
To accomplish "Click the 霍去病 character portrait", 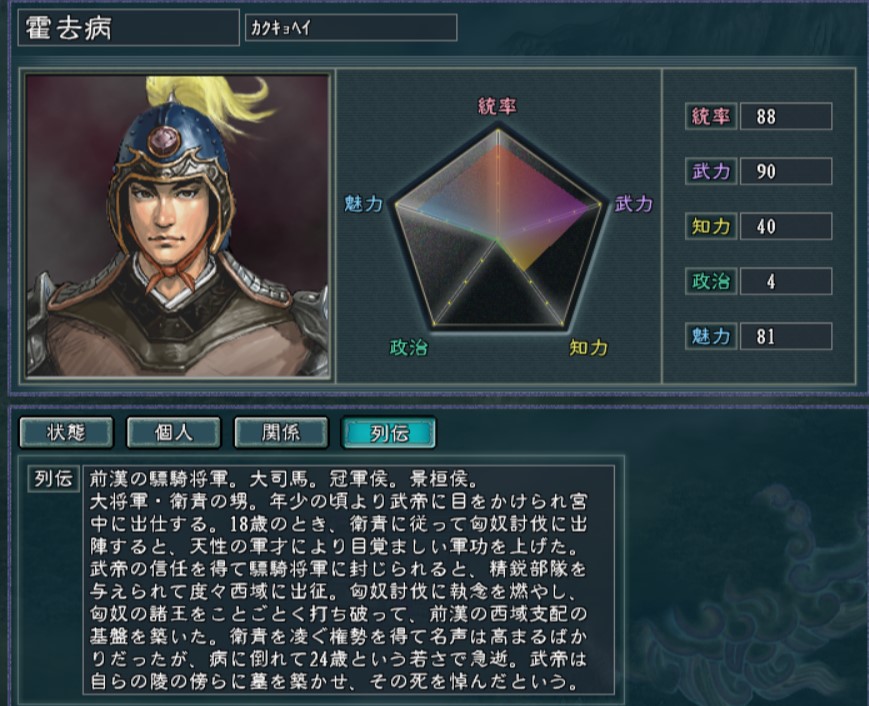I will pos(178,225).
